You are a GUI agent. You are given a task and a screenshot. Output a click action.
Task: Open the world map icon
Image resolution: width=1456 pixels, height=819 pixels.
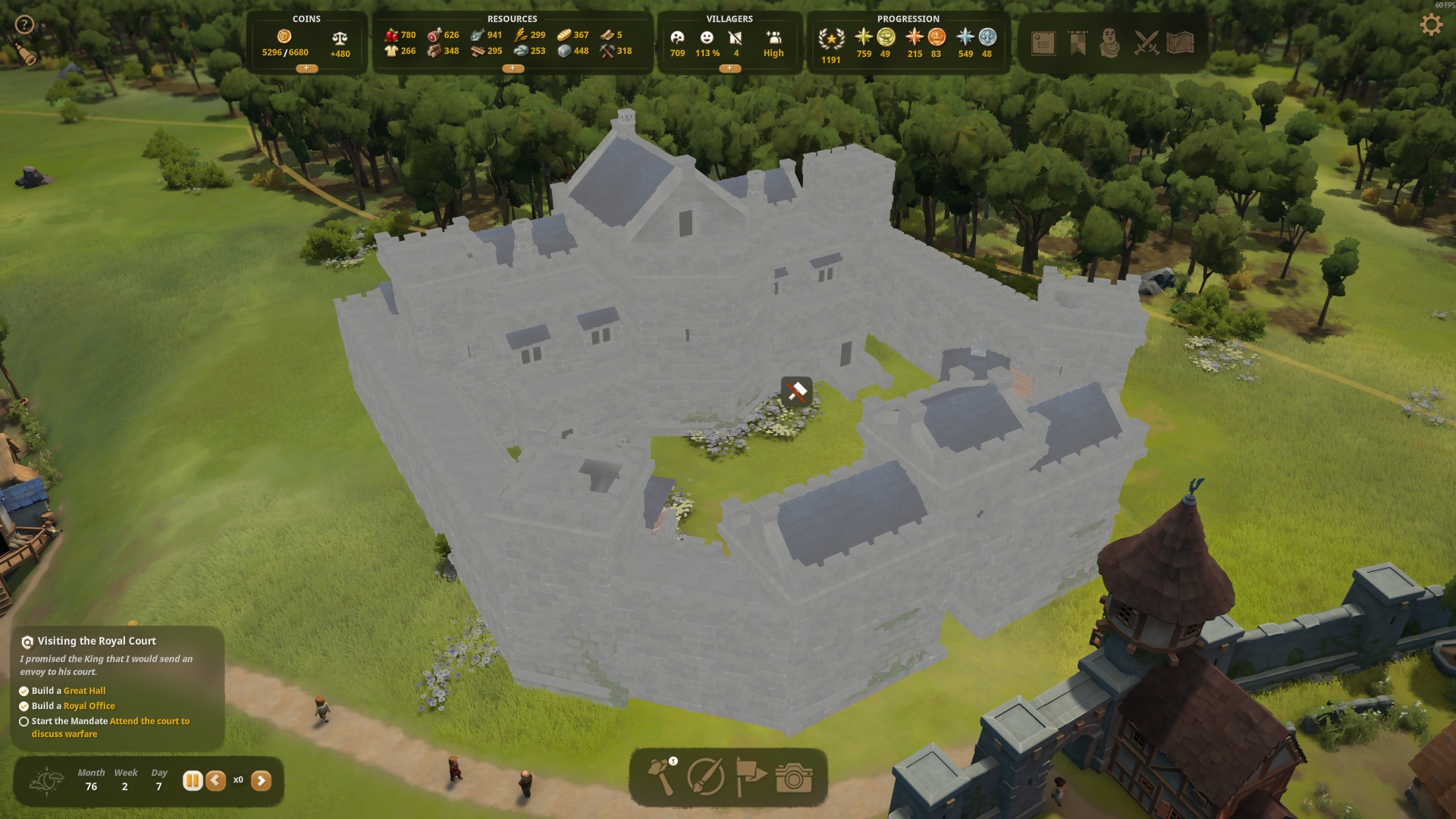(1180, 43)
